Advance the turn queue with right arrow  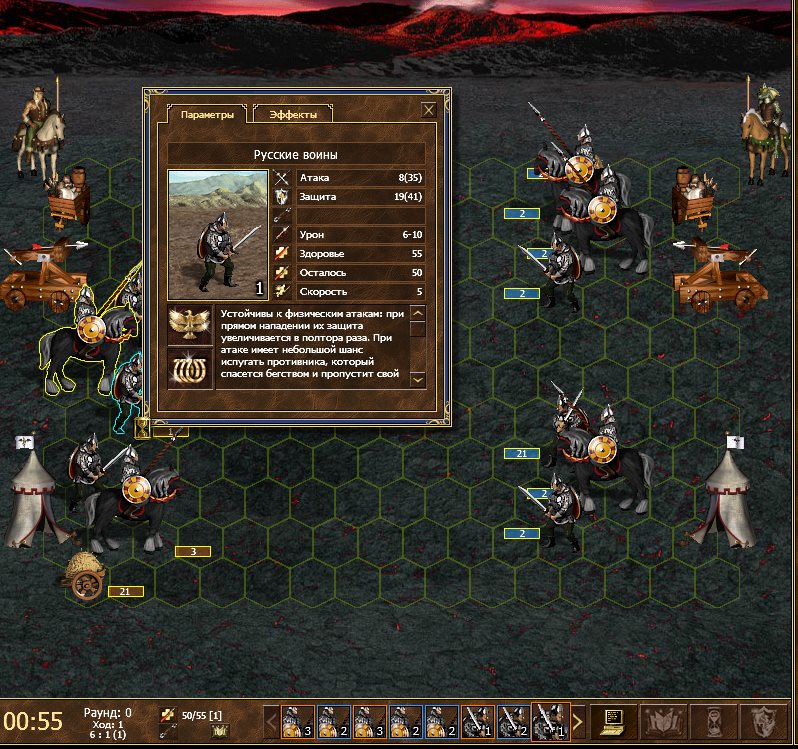[577, 720]
